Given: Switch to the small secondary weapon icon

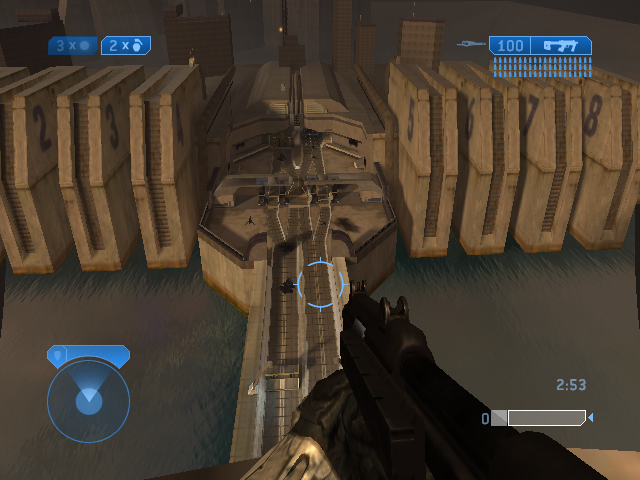Looking at the screenshot, I should pos(470,44).
